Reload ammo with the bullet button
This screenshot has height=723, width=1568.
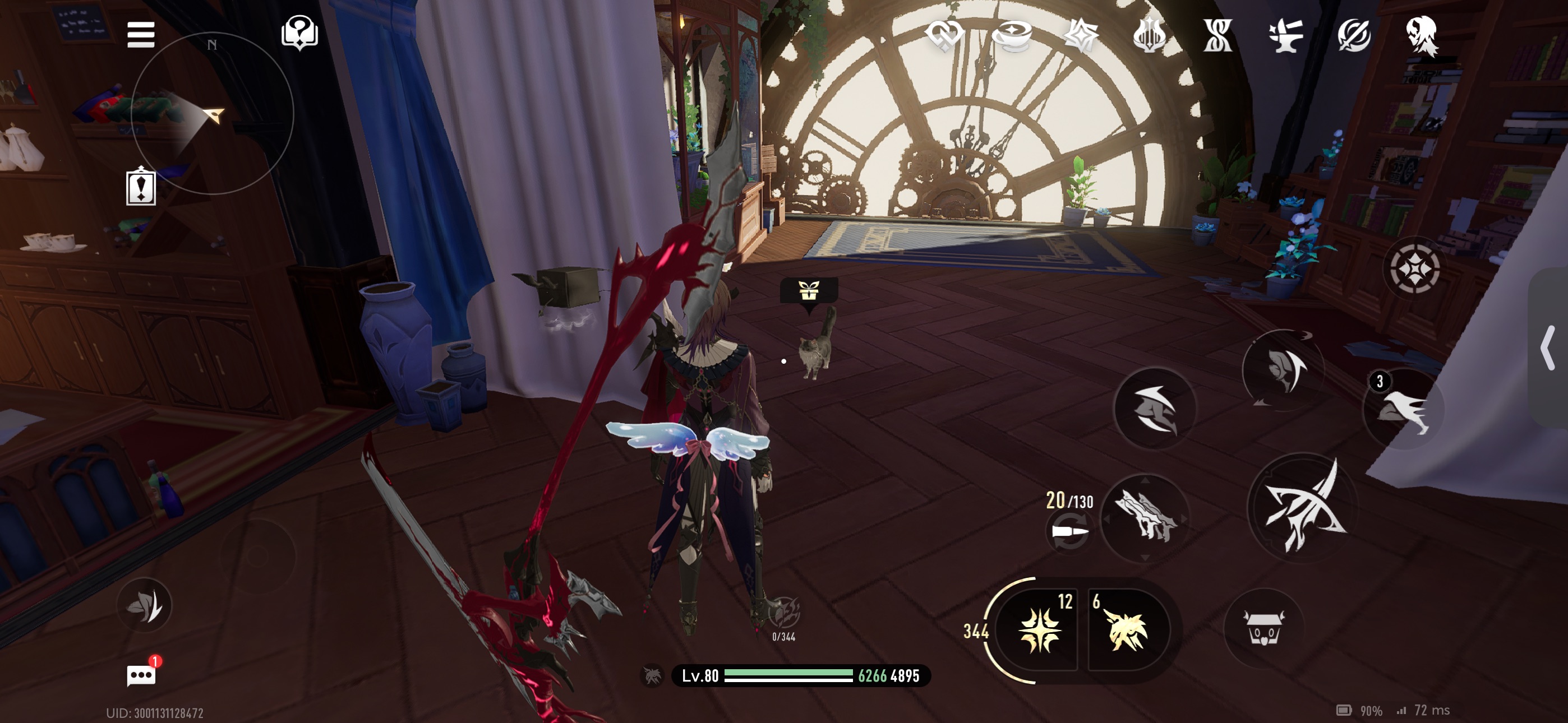point(1069,531)
